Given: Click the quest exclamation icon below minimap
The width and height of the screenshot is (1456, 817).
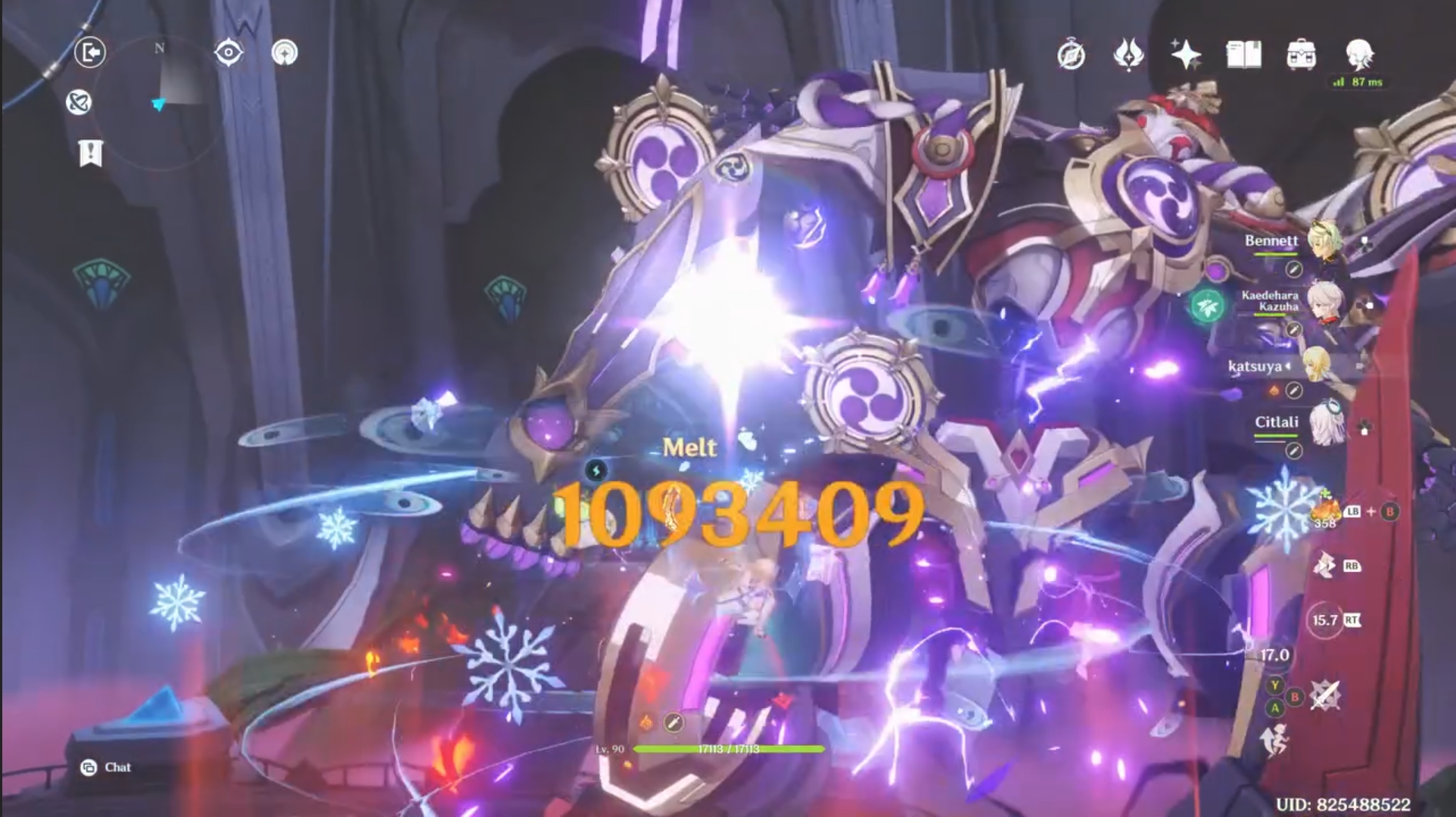Looking at the screenshot, I should pyautogui.click(x=91, y=154).
